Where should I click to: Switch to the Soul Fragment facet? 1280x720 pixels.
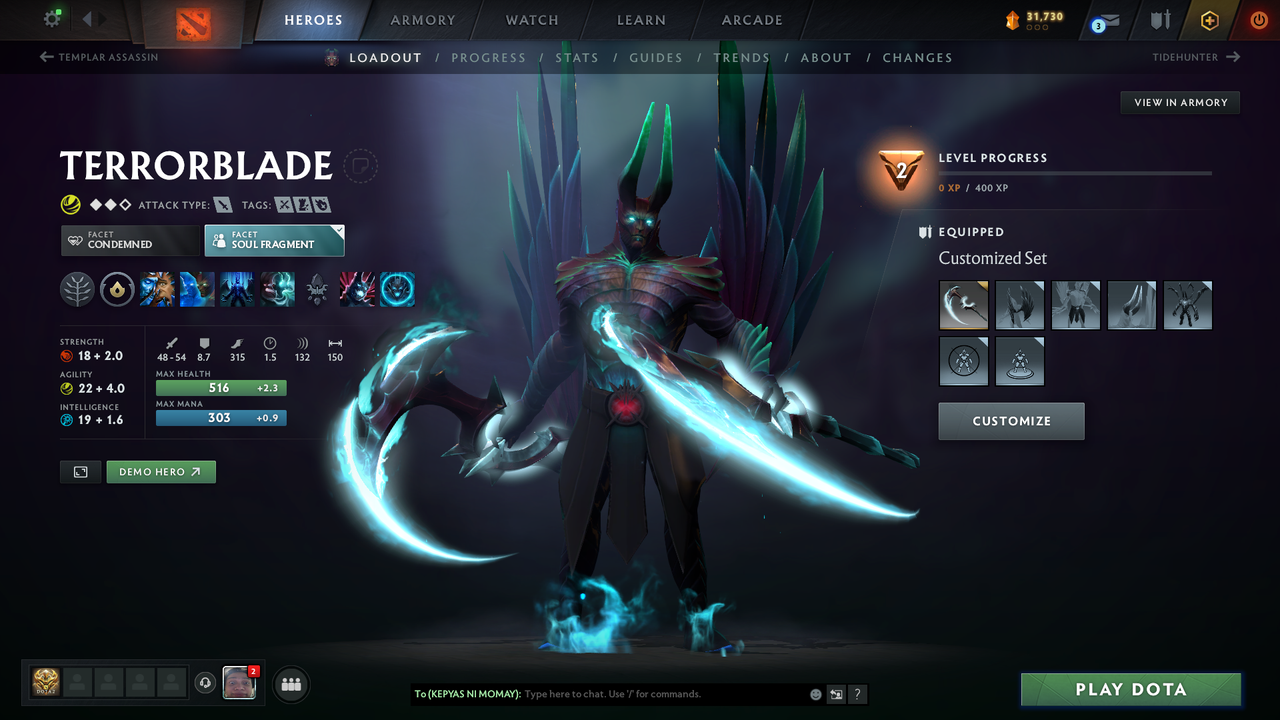(x=274, y=240)
